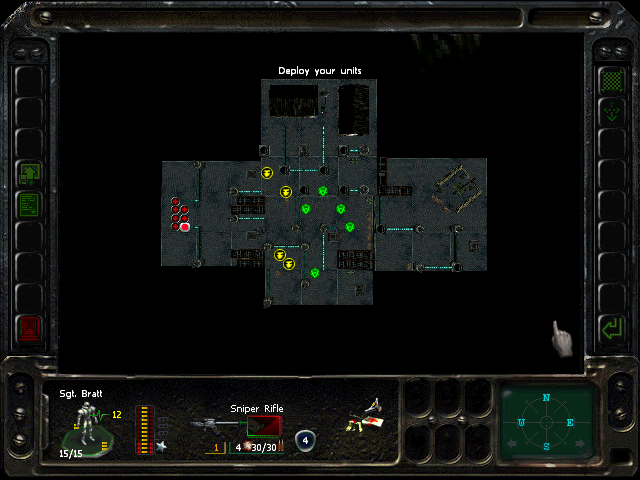Click the red button on left panel

tap(29, 327)
